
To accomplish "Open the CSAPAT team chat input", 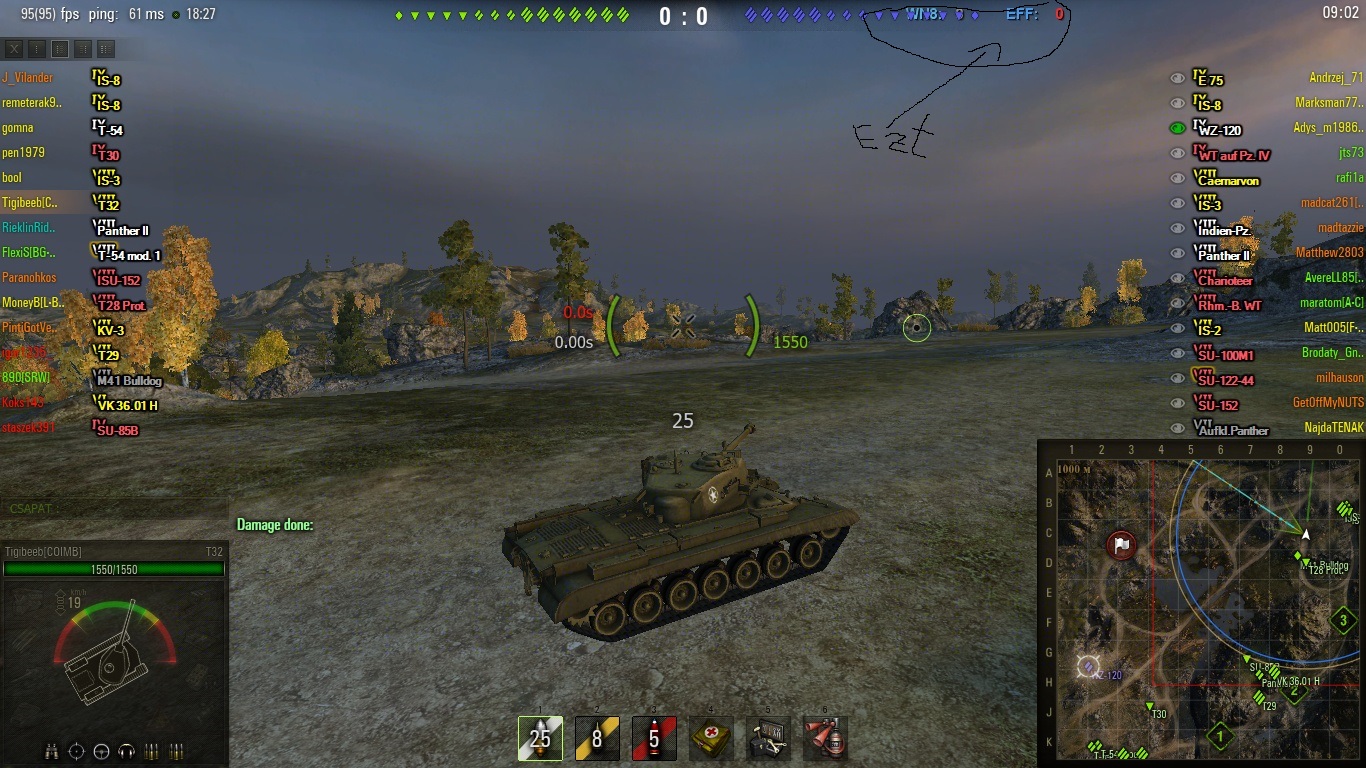I will tap(110, 508).
